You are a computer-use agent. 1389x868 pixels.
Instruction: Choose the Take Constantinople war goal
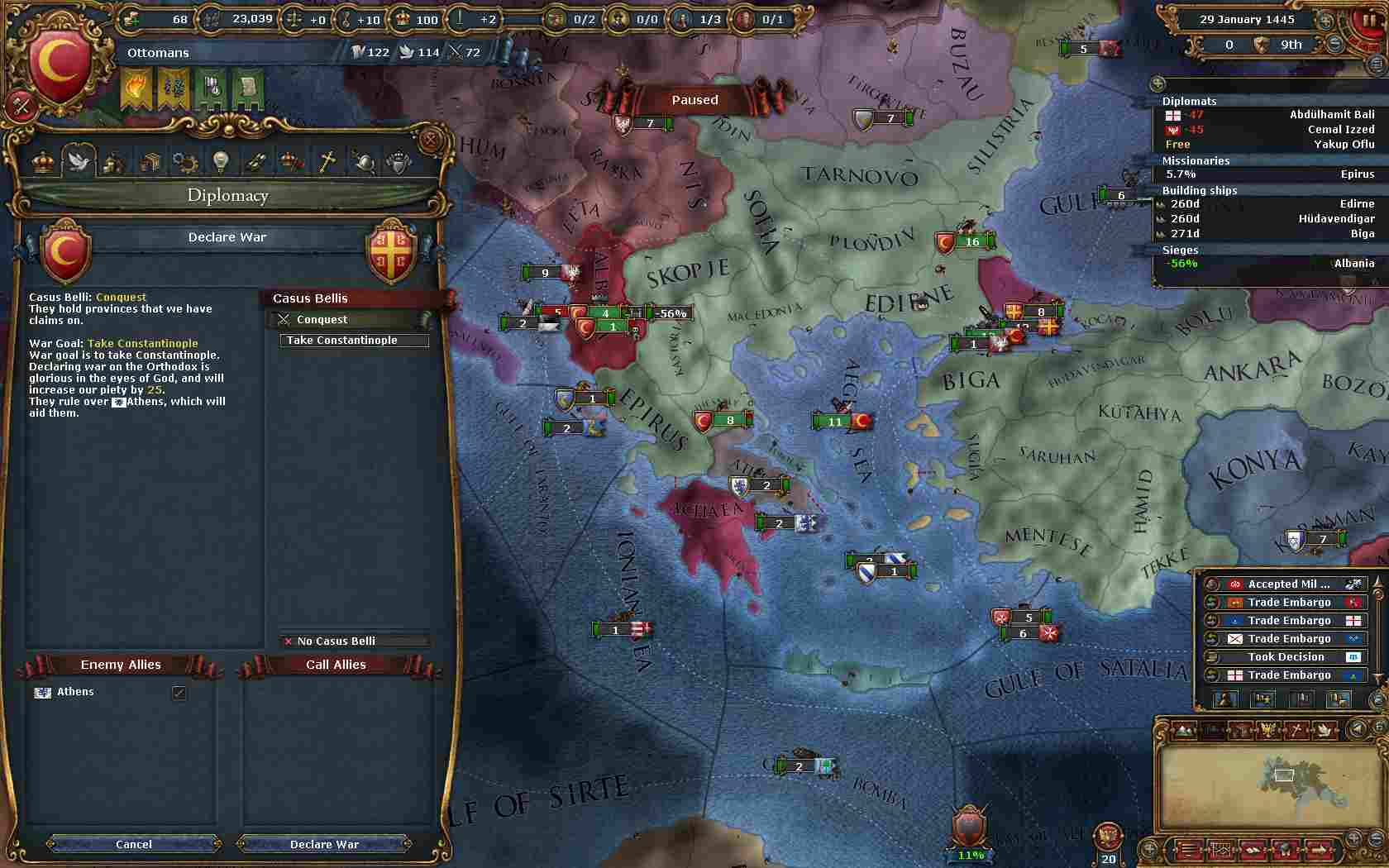[354, 340]
